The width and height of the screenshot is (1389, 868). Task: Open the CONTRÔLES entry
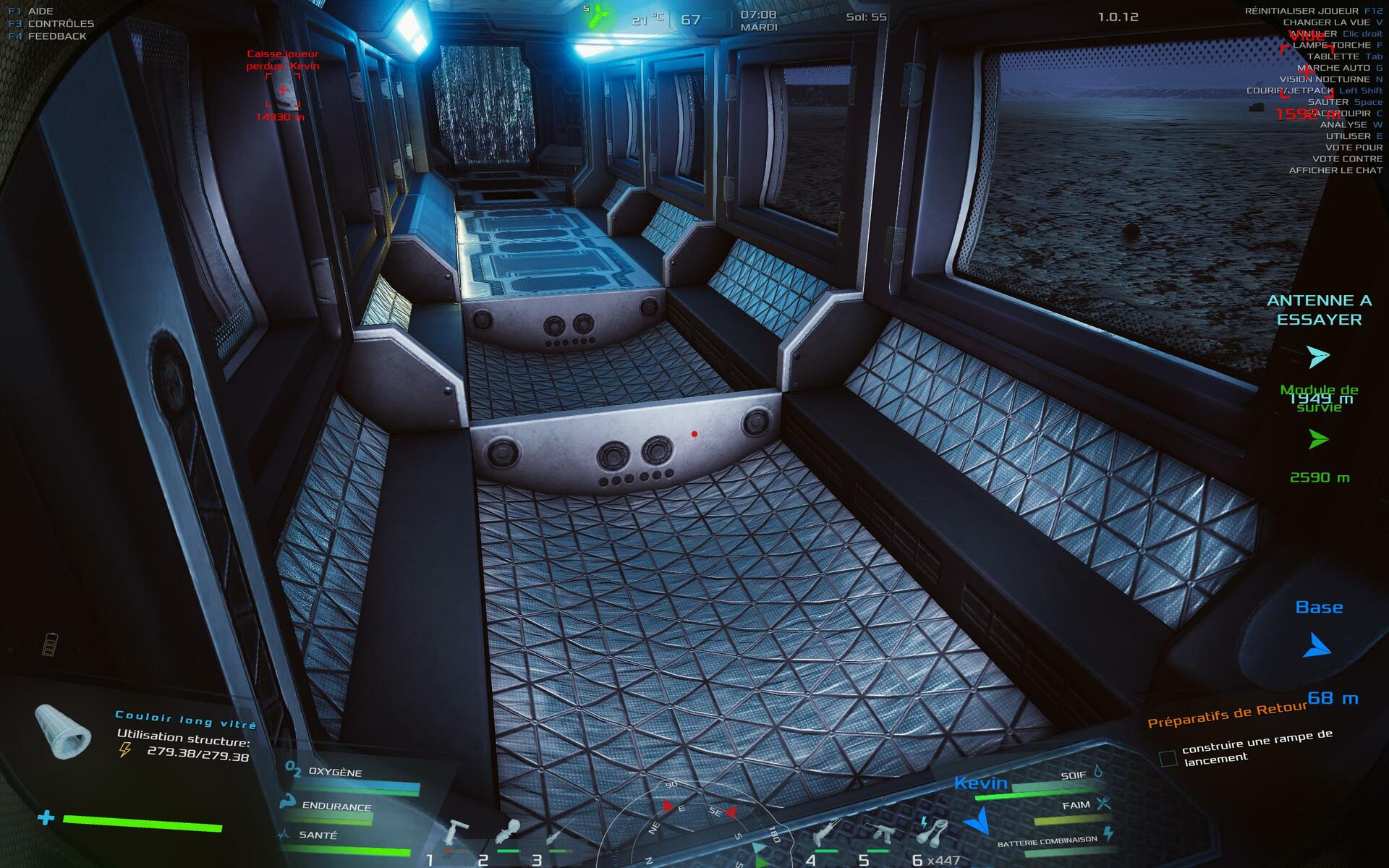[x=61, y=23]
